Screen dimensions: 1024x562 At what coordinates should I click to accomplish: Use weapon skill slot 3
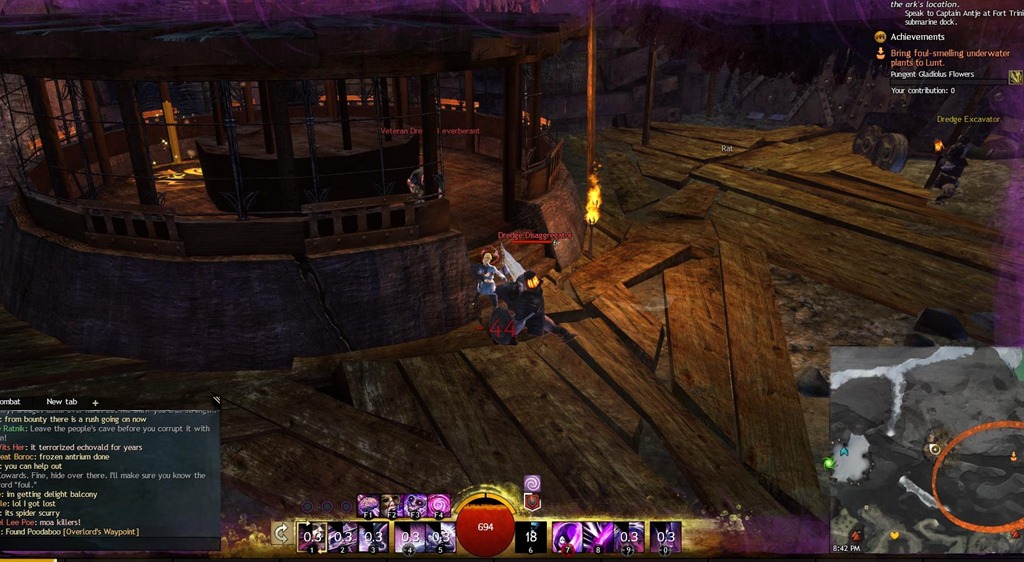click(374, 536)
